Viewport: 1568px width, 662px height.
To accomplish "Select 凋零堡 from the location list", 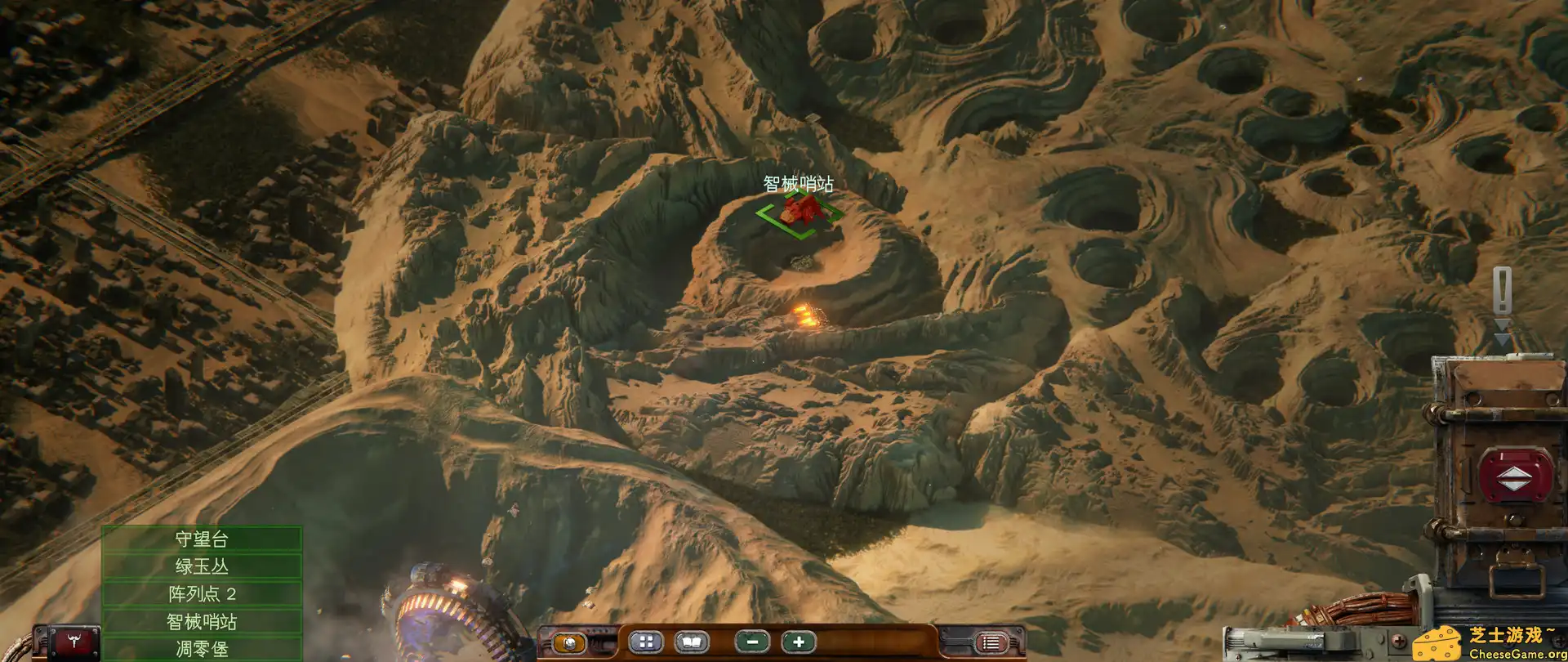I will coord(202,650).
